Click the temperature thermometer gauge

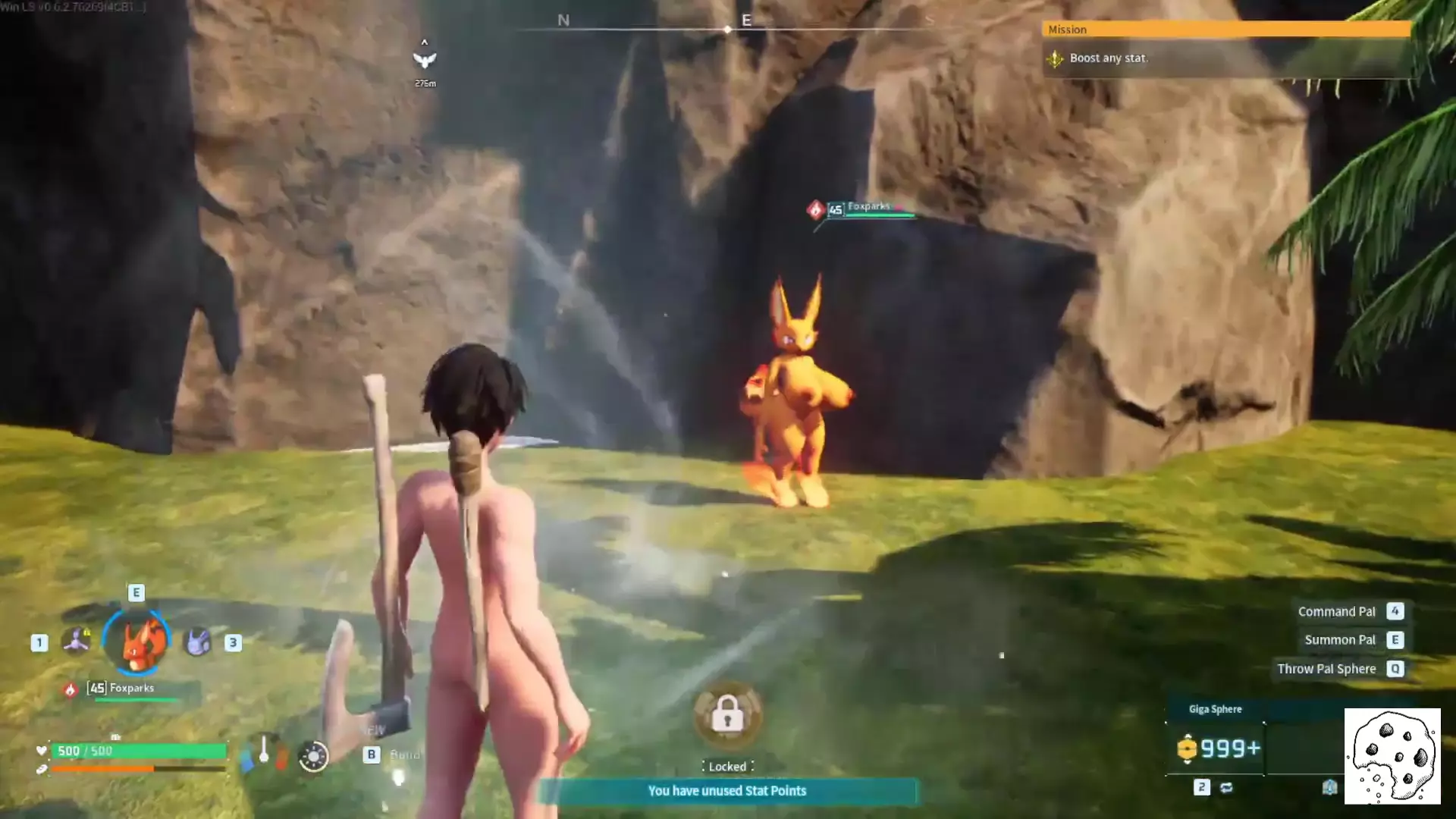pos(264,751)
